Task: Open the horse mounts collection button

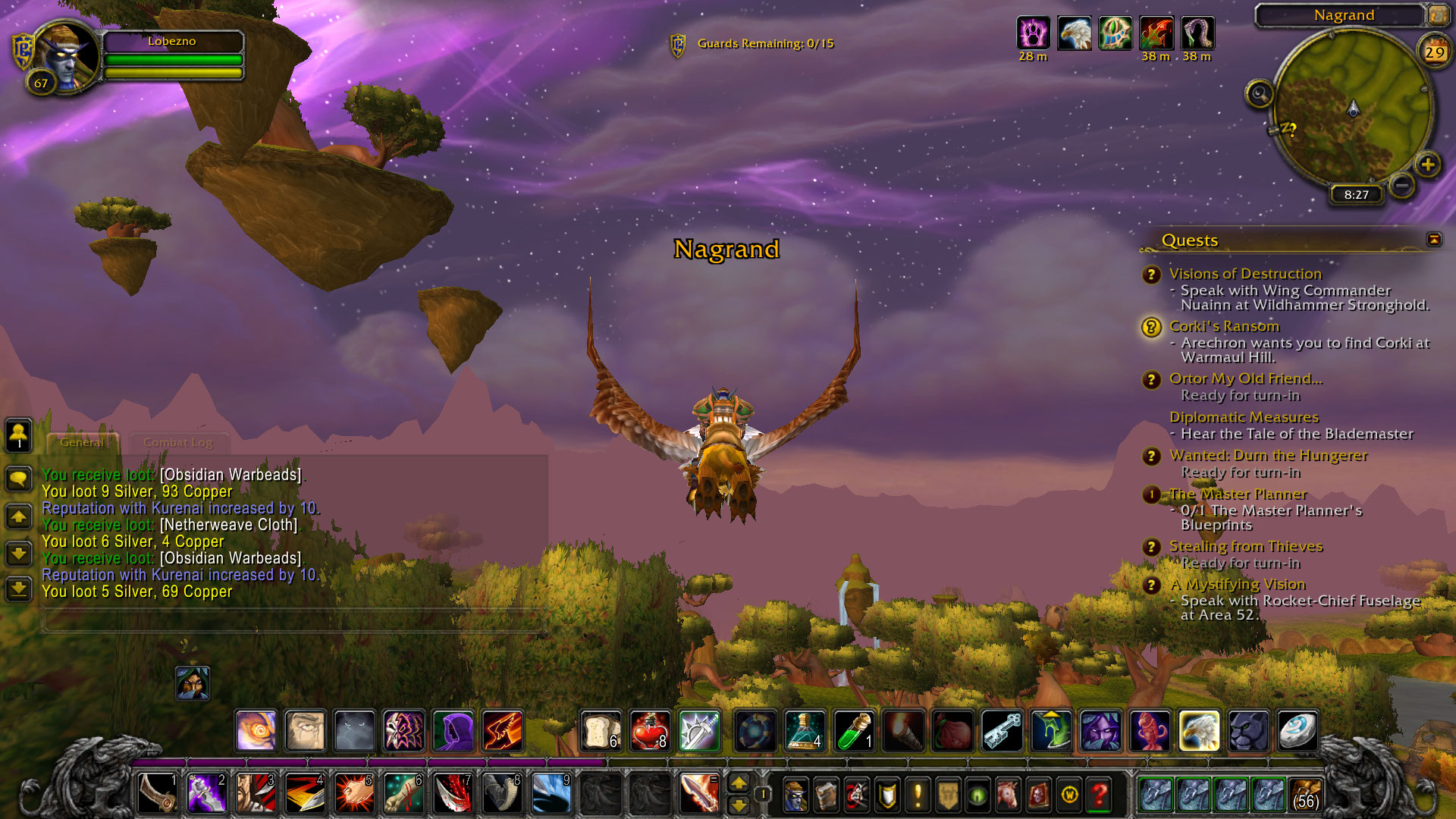Action: (x=1008, y=795)
